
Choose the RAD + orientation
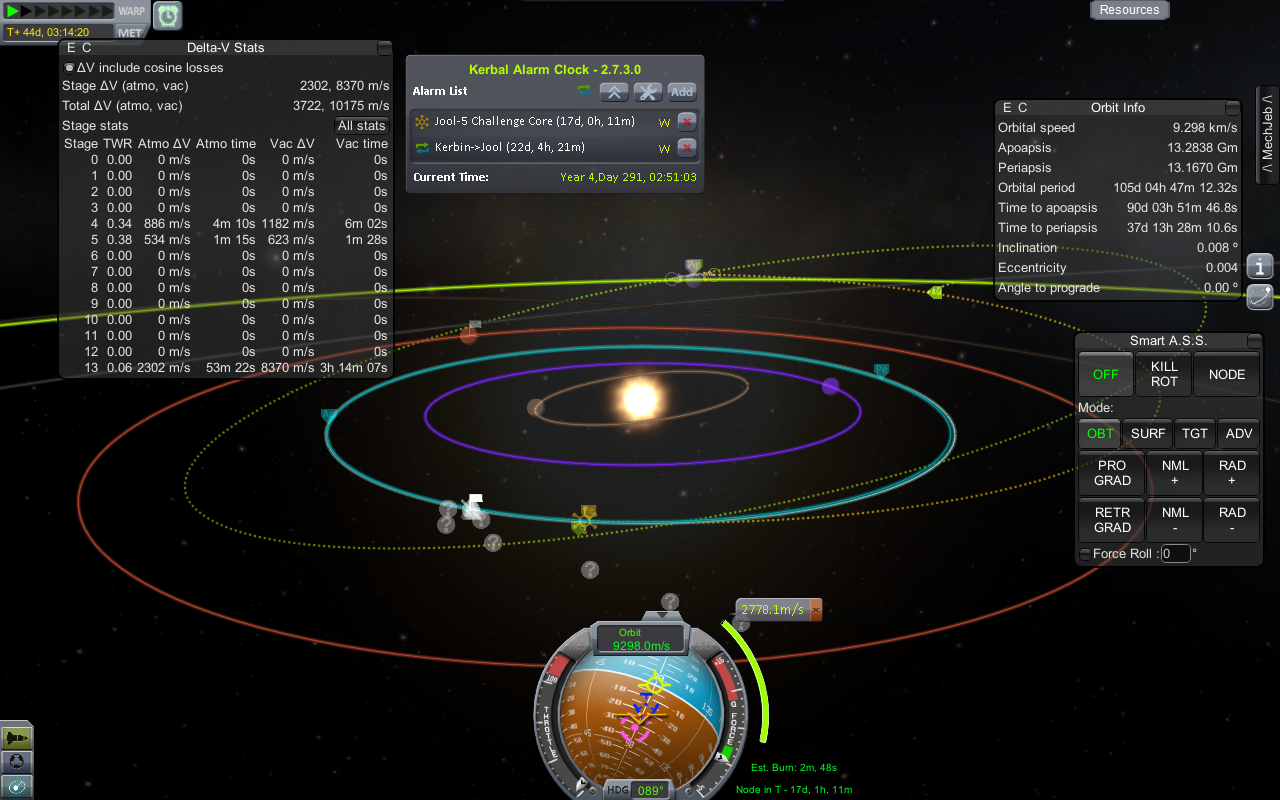pos(1232,473)
